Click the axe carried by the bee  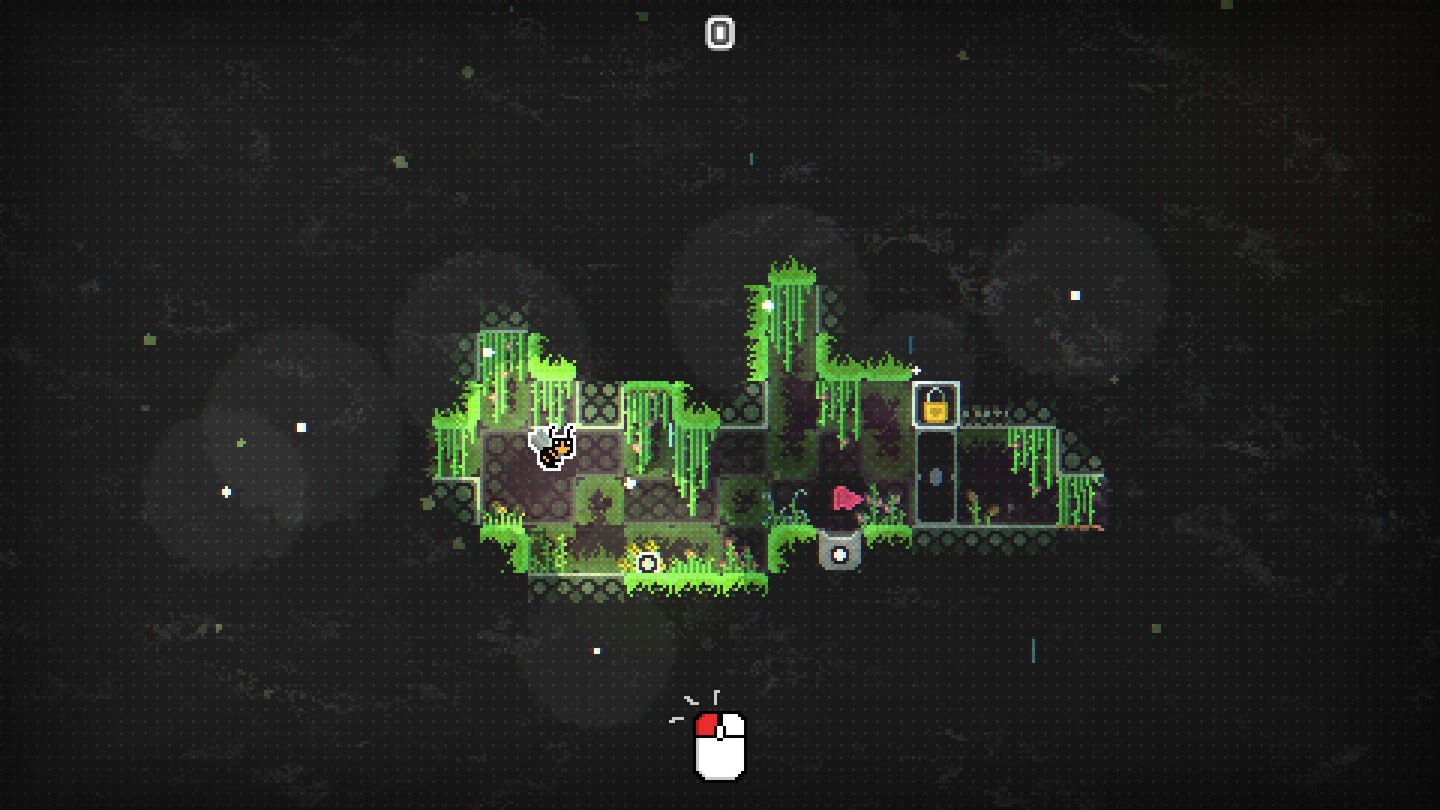[538, 438]
